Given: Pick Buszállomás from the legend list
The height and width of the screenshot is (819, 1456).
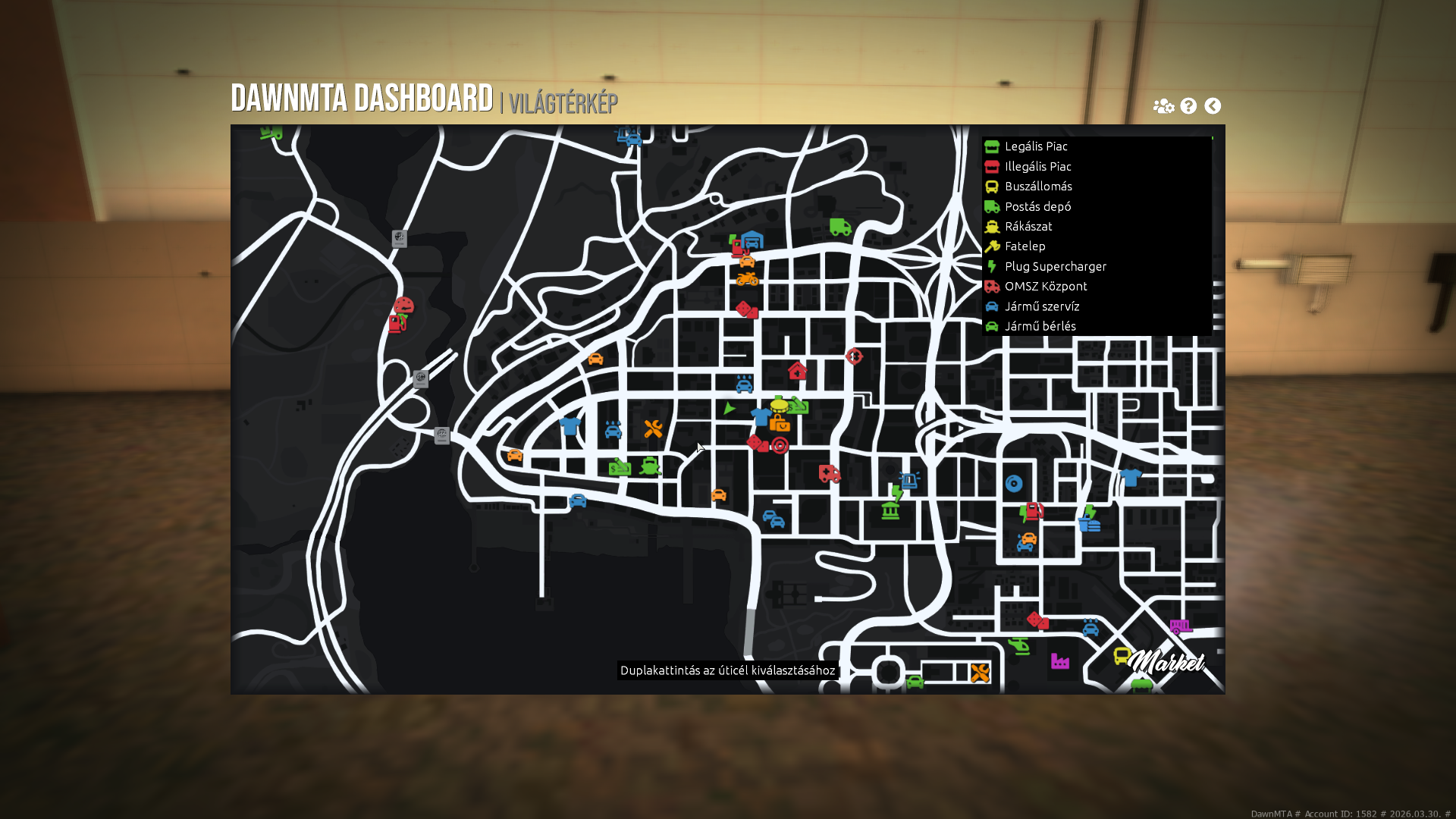Looking at the screenshot, I should click(1037, 187).
